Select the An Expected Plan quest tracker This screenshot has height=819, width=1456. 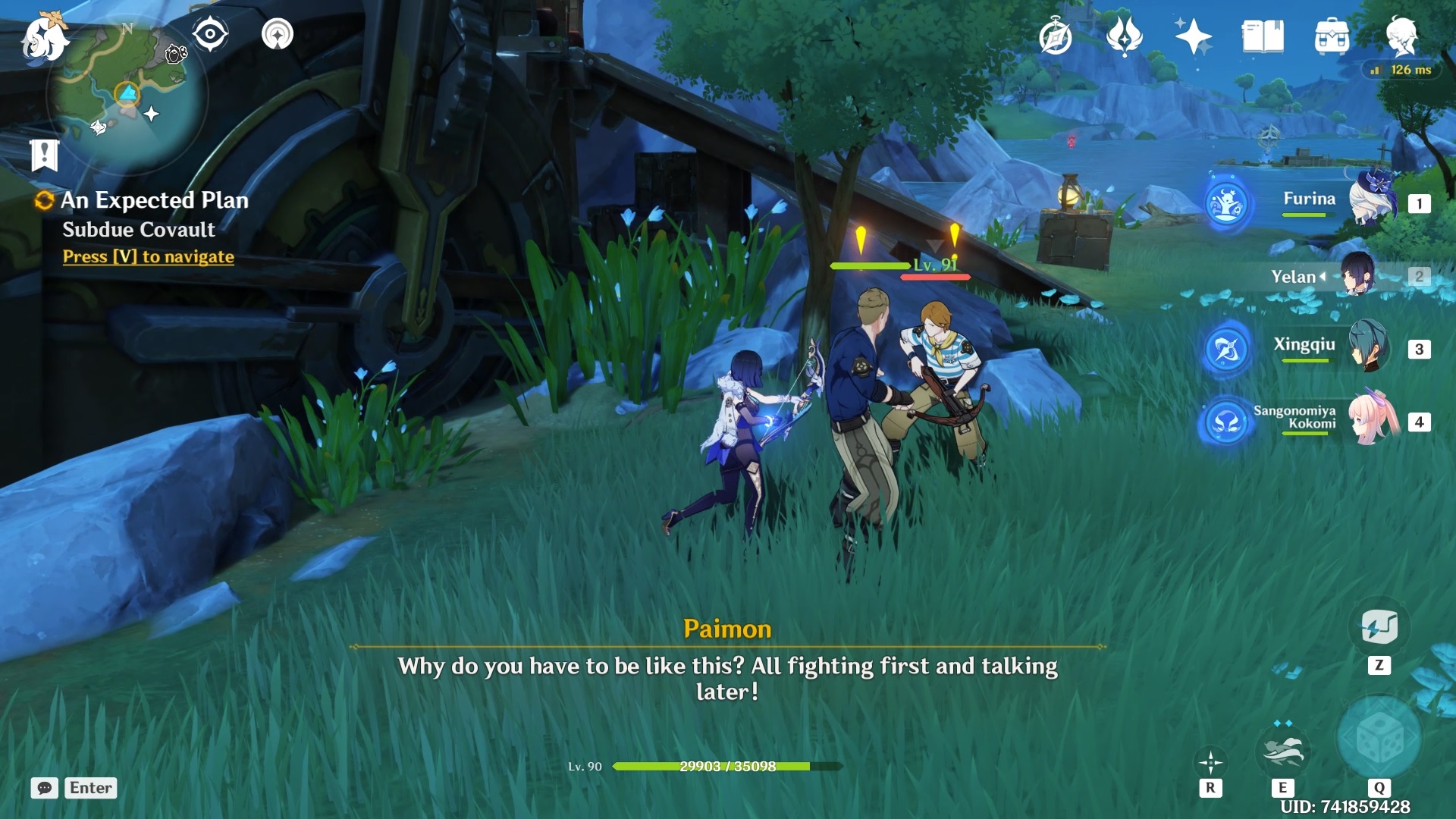[154, 200]
